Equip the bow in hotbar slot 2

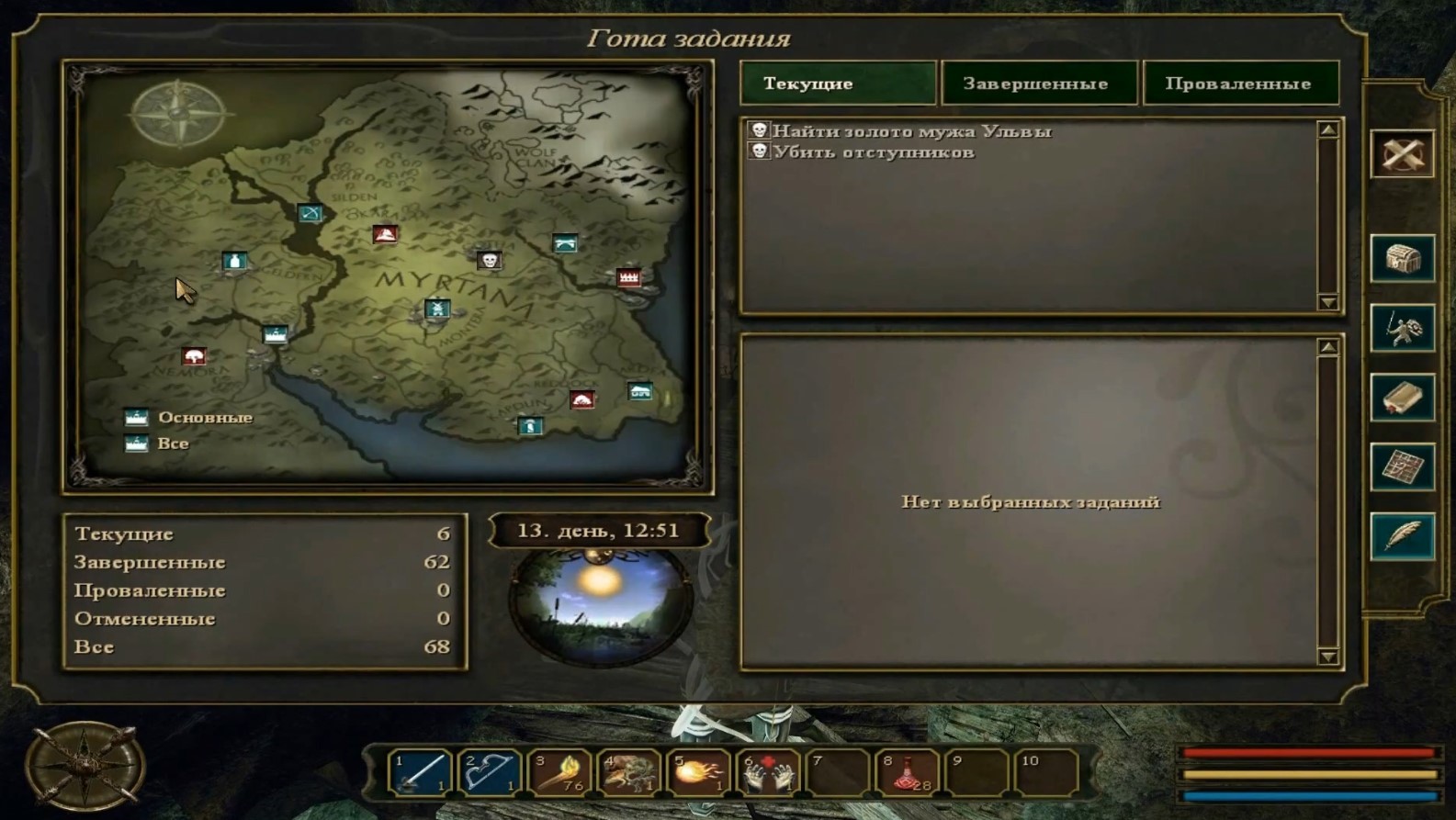click(x=490, y=772)
